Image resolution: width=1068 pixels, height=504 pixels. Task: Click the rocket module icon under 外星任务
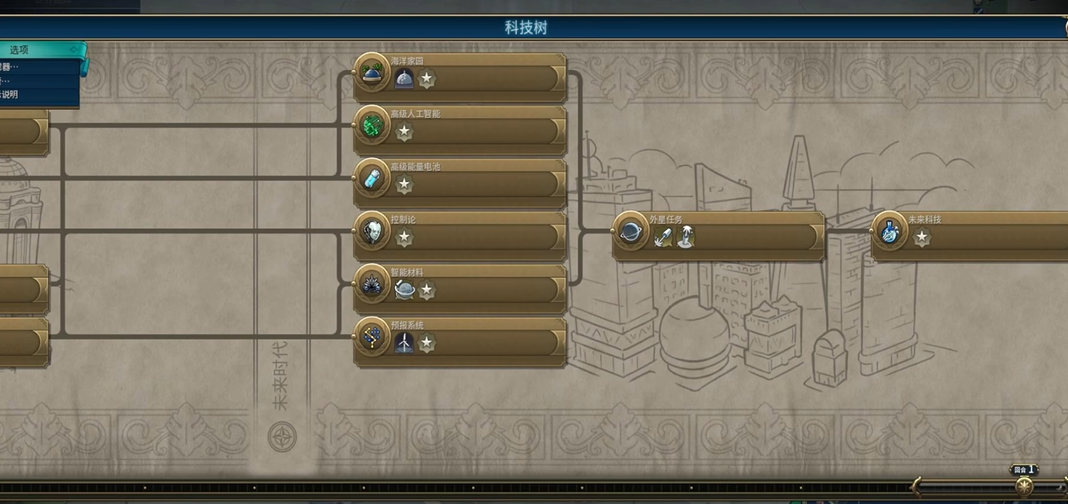(x=663, y=237)
